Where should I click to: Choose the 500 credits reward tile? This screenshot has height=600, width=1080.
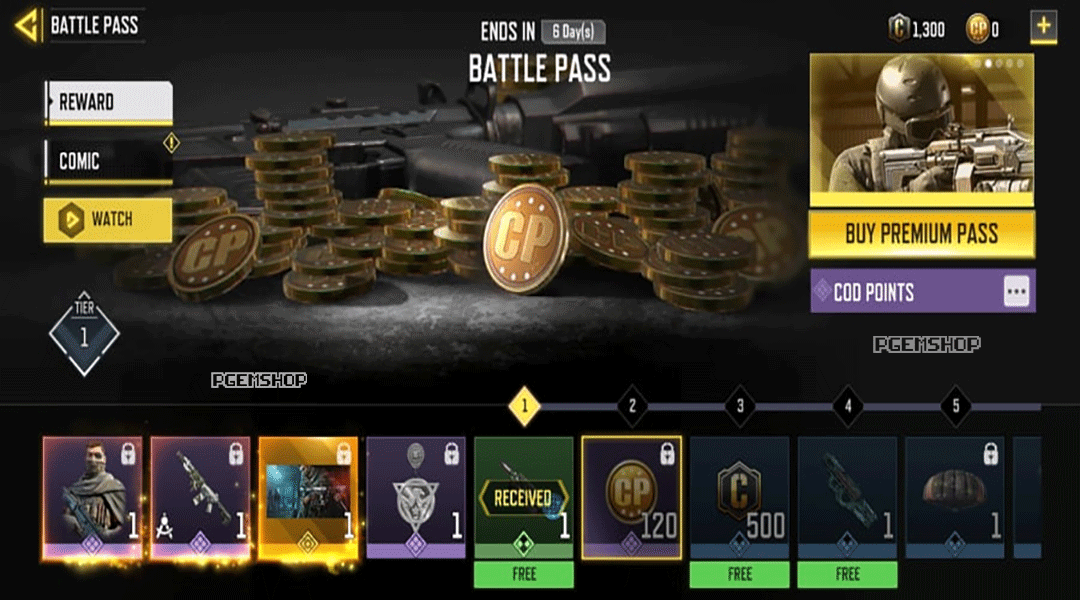pos(739,497)
